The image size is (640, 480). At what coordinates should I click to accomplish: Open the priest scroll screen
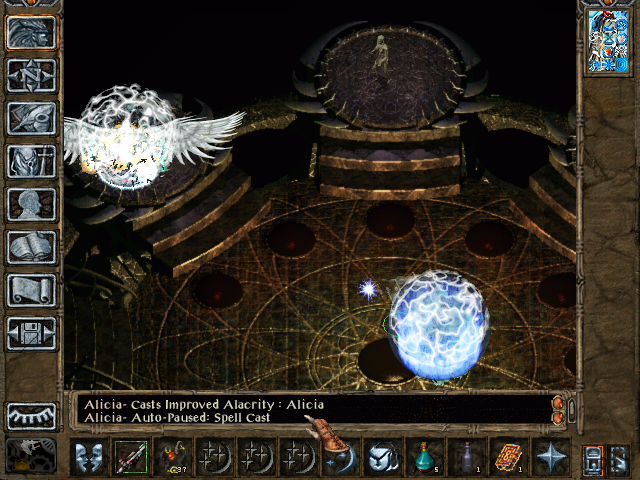coord(31,291)
